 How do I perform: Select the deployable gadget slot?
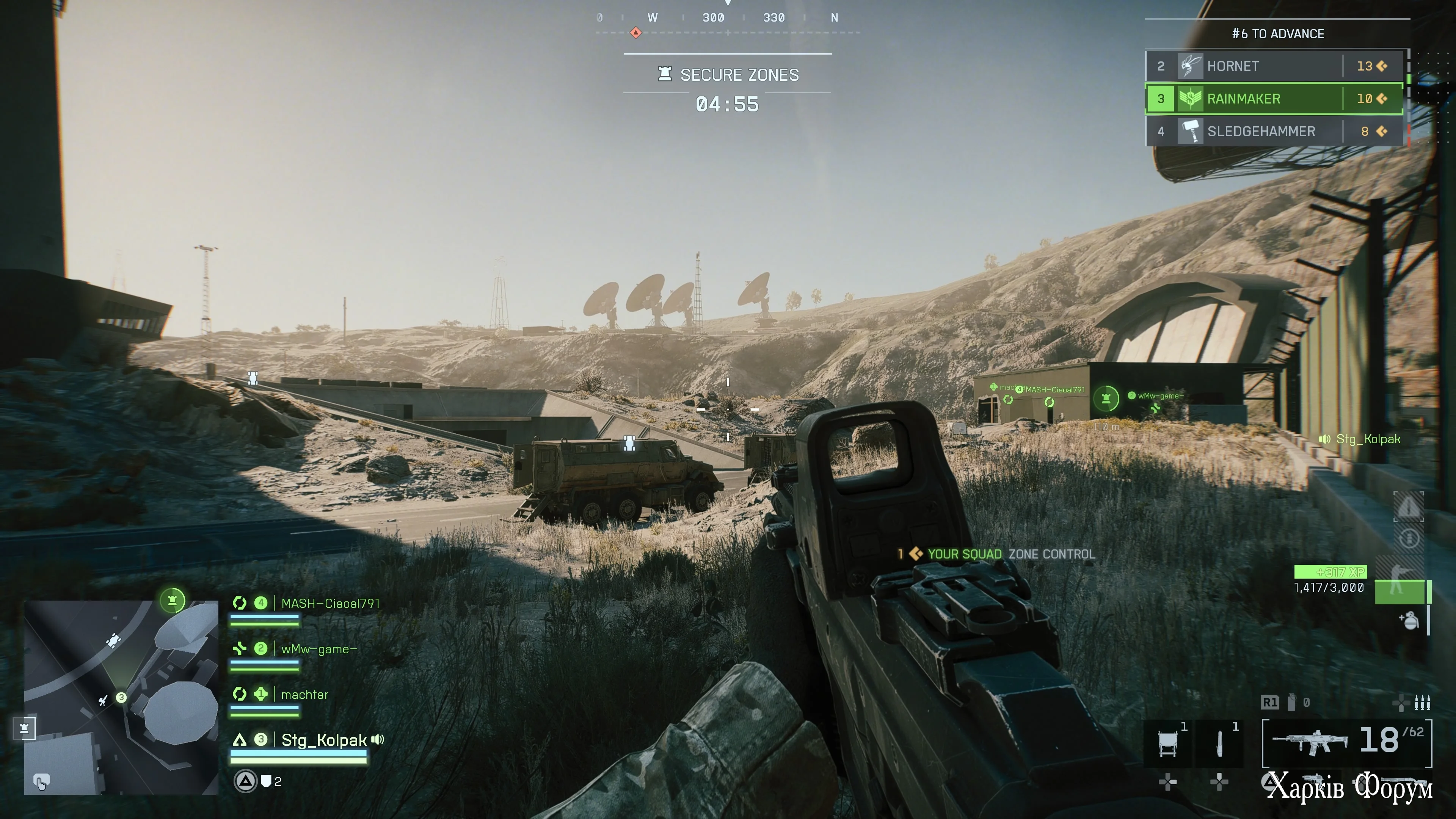pos(1168,743)
